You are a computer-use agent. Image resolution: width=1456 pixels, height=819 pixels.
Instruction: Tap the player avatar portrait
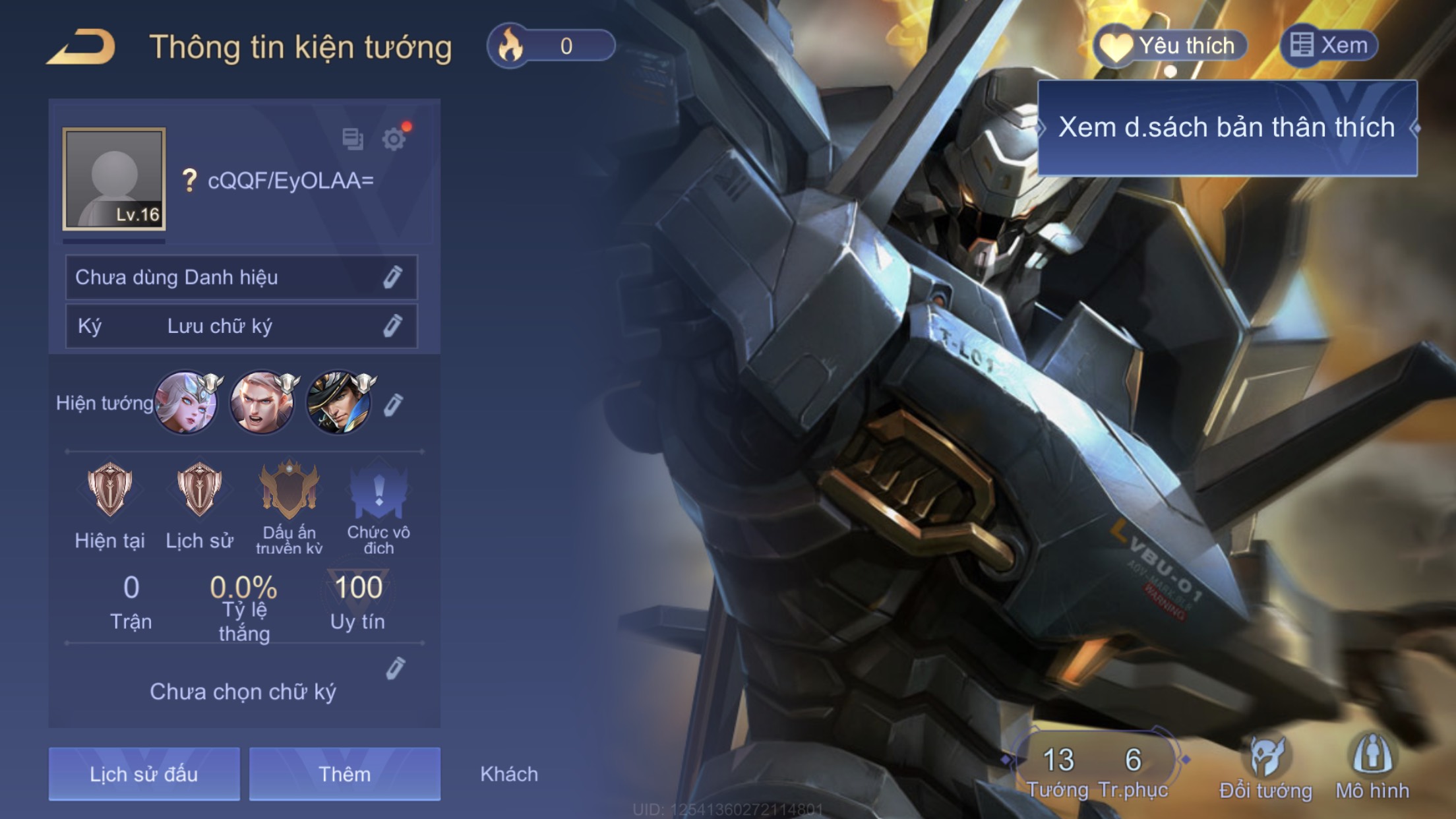click(x=114, y=179)
